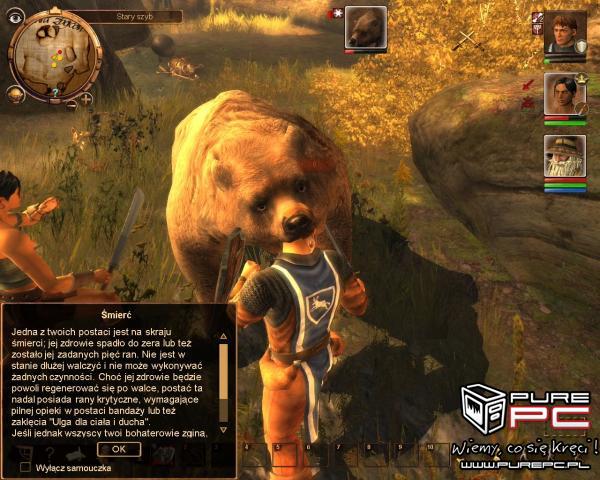The image size is (600, 480).
Task: Zoom in the minimap with plus button
Action: (85, 99)
